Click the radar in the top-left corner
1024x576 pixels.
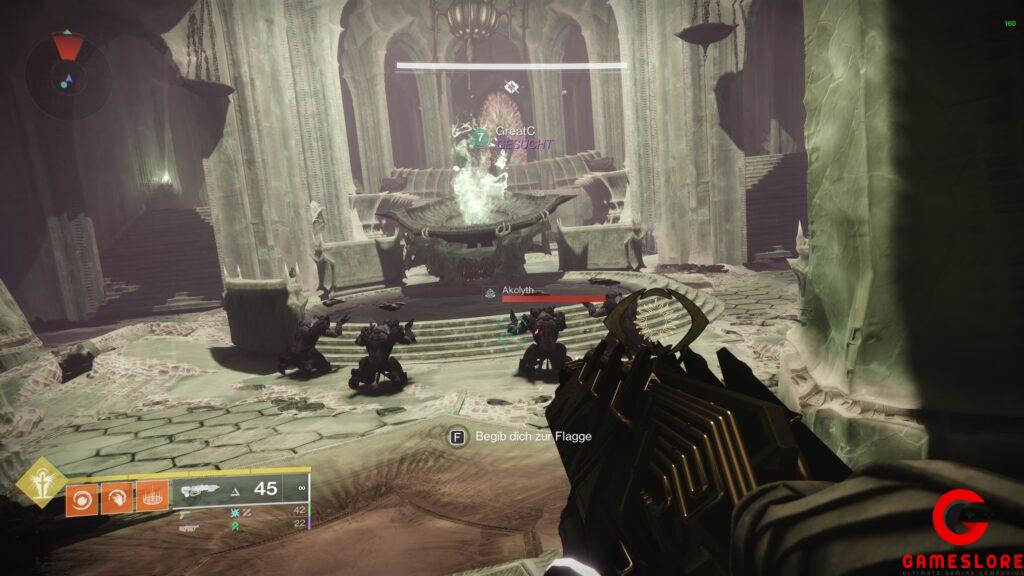[x=68, y=62]
